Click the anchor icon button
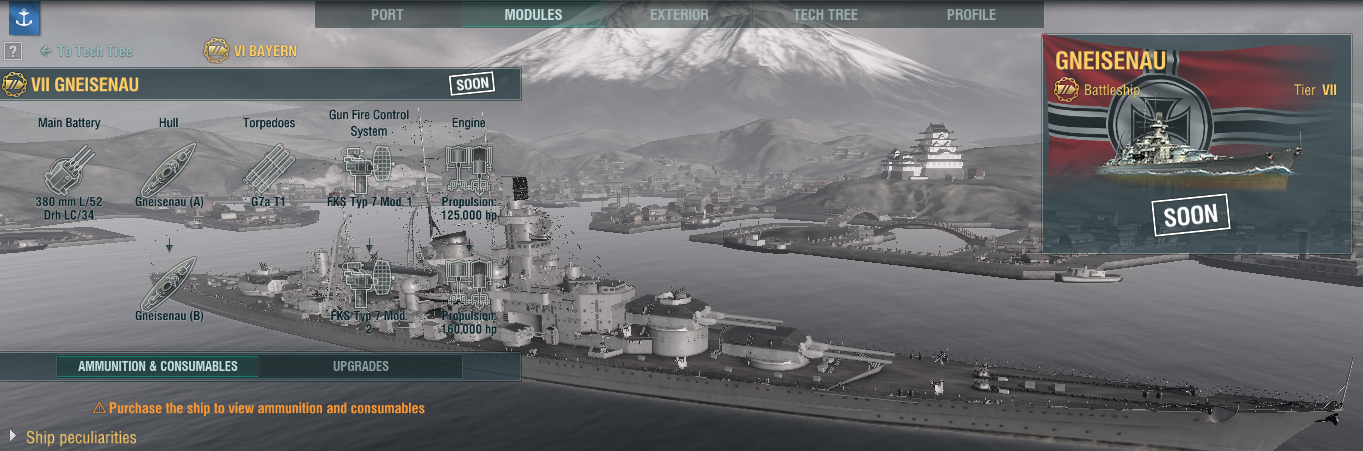Screen dimensions: 1363x451 (23, 19)
